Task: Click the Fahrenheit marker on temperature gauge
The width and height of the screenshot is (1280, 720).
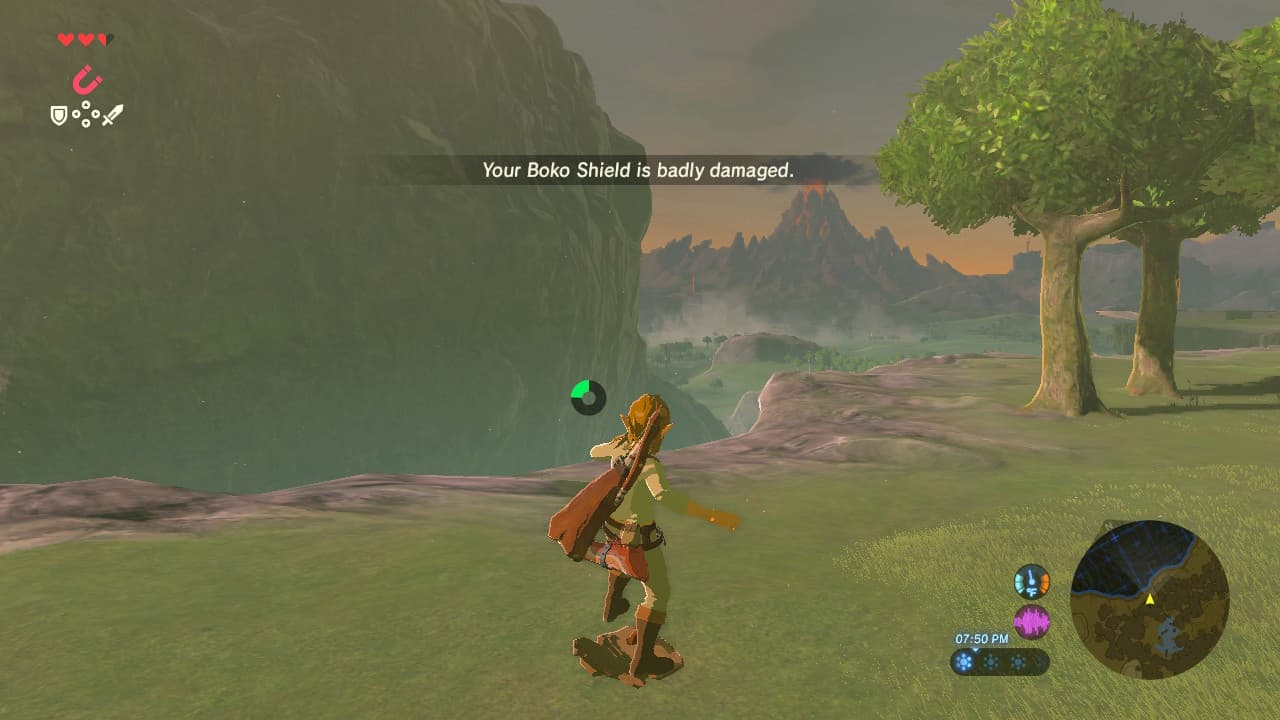Action: [x=1032, y=592]
